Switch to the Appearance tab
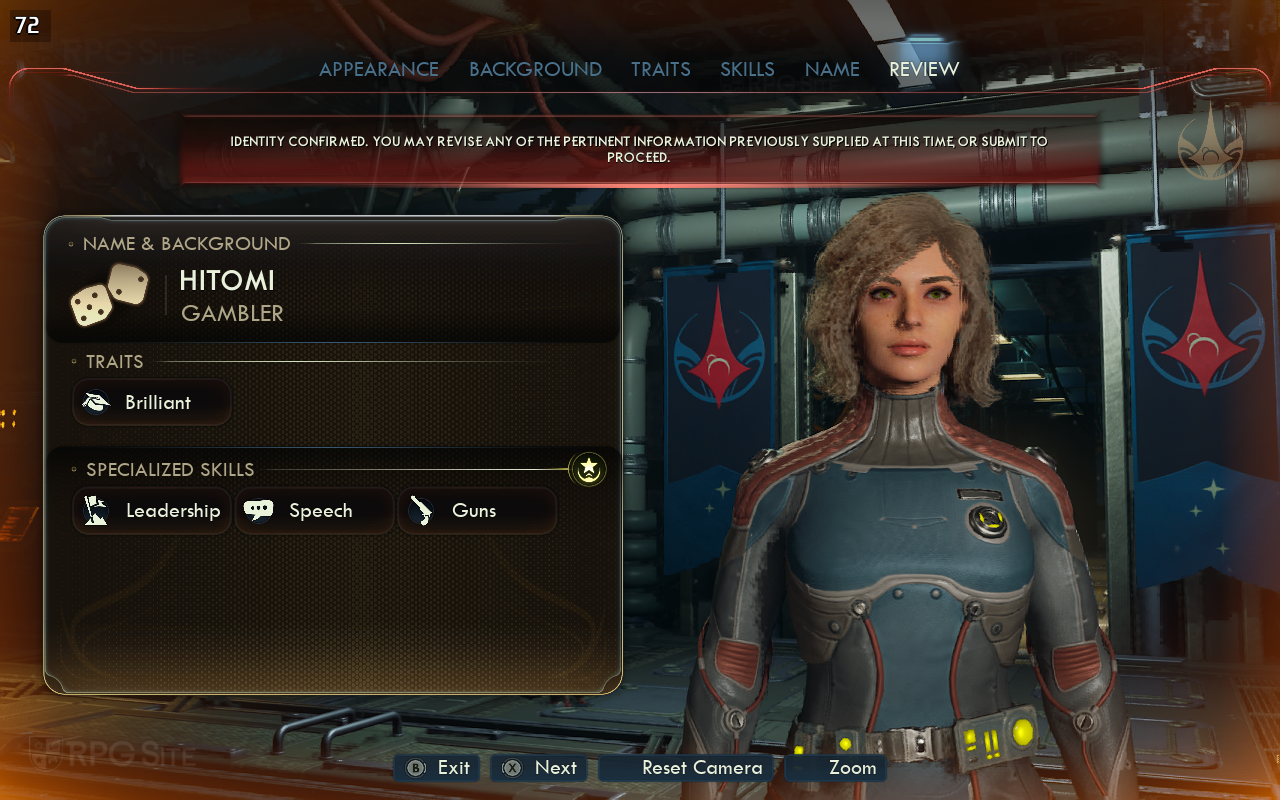Image resolution: width=1280 pixels, height=800 pixels. 379,69
